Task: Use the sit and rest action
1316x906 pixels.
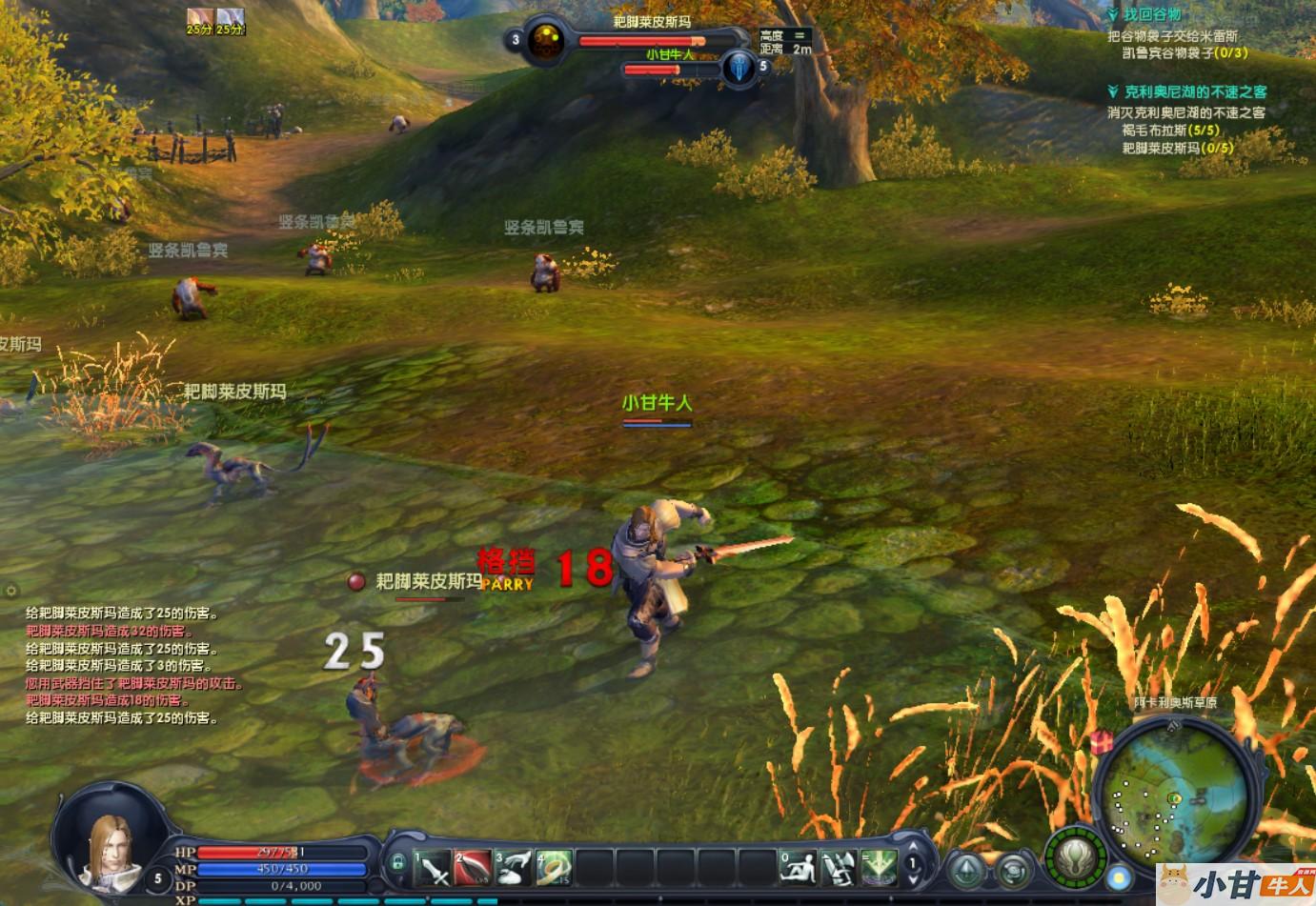Action: click(x=797, y=866)
